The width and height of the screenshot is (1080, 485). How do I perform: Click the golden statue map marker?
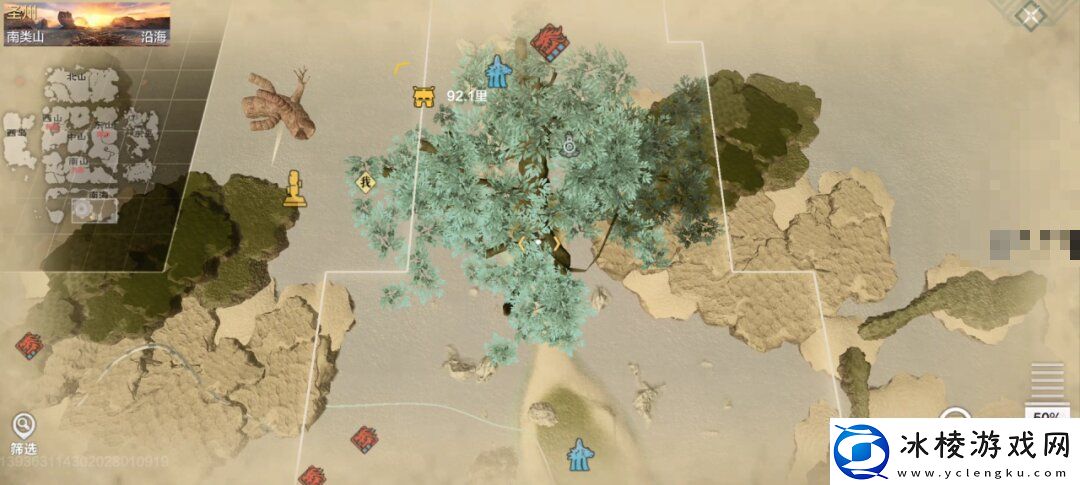294,189
